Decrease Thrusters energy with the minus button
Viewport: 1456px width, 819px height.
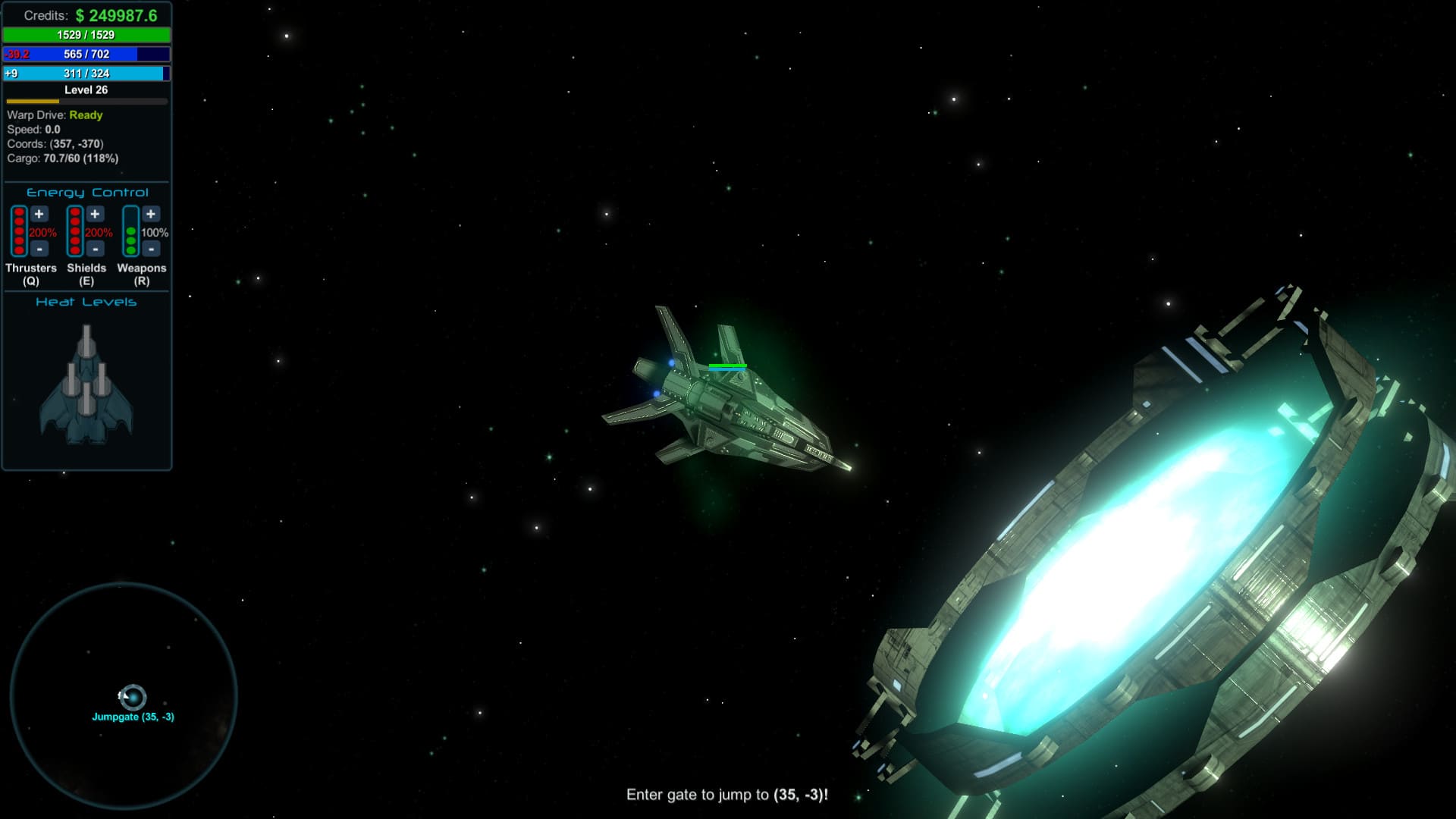pyautogui.click(x=39, y=249)
